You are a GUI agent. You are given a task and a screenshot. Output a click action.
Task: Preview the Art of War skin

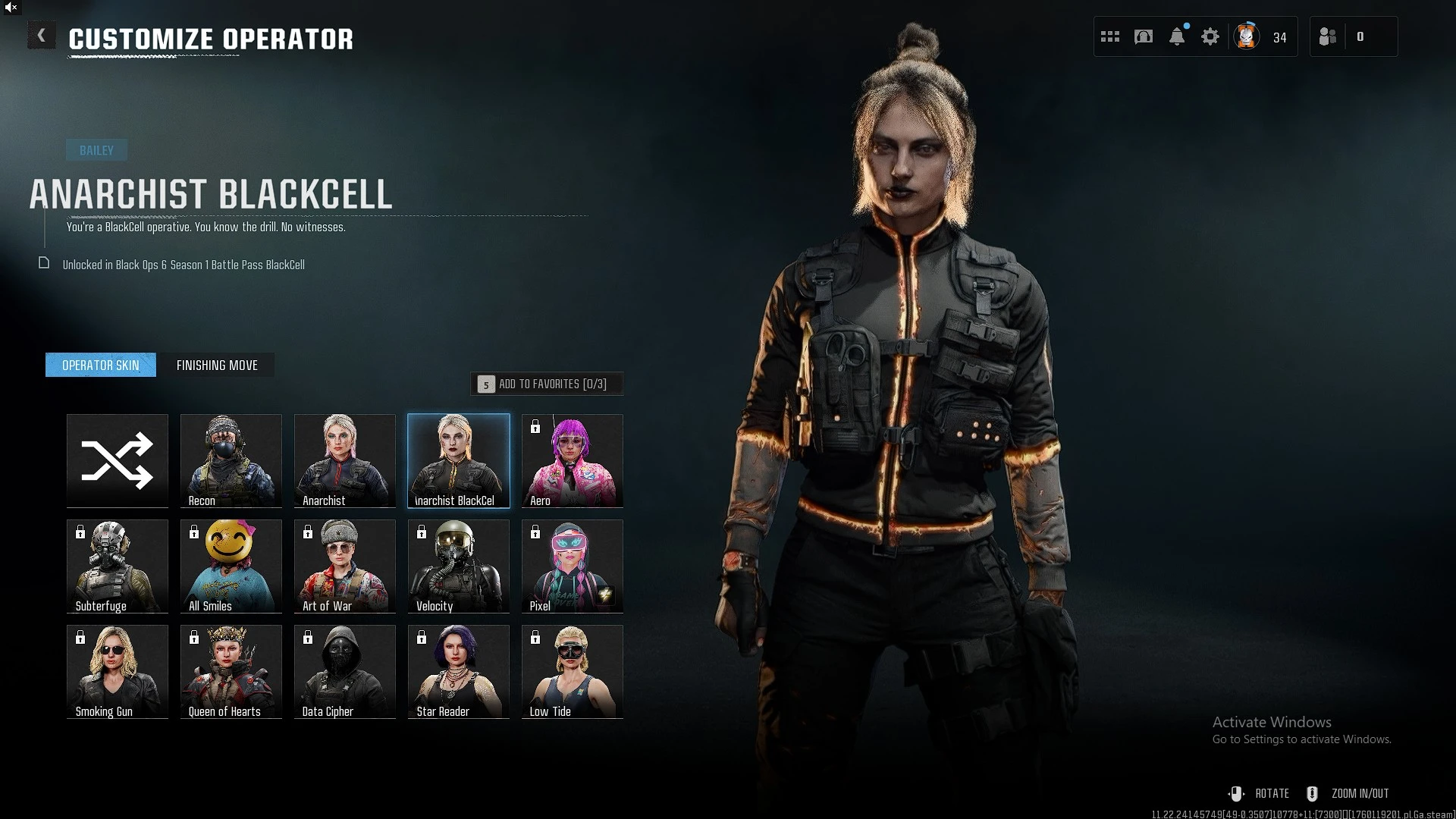click(345, 566)
